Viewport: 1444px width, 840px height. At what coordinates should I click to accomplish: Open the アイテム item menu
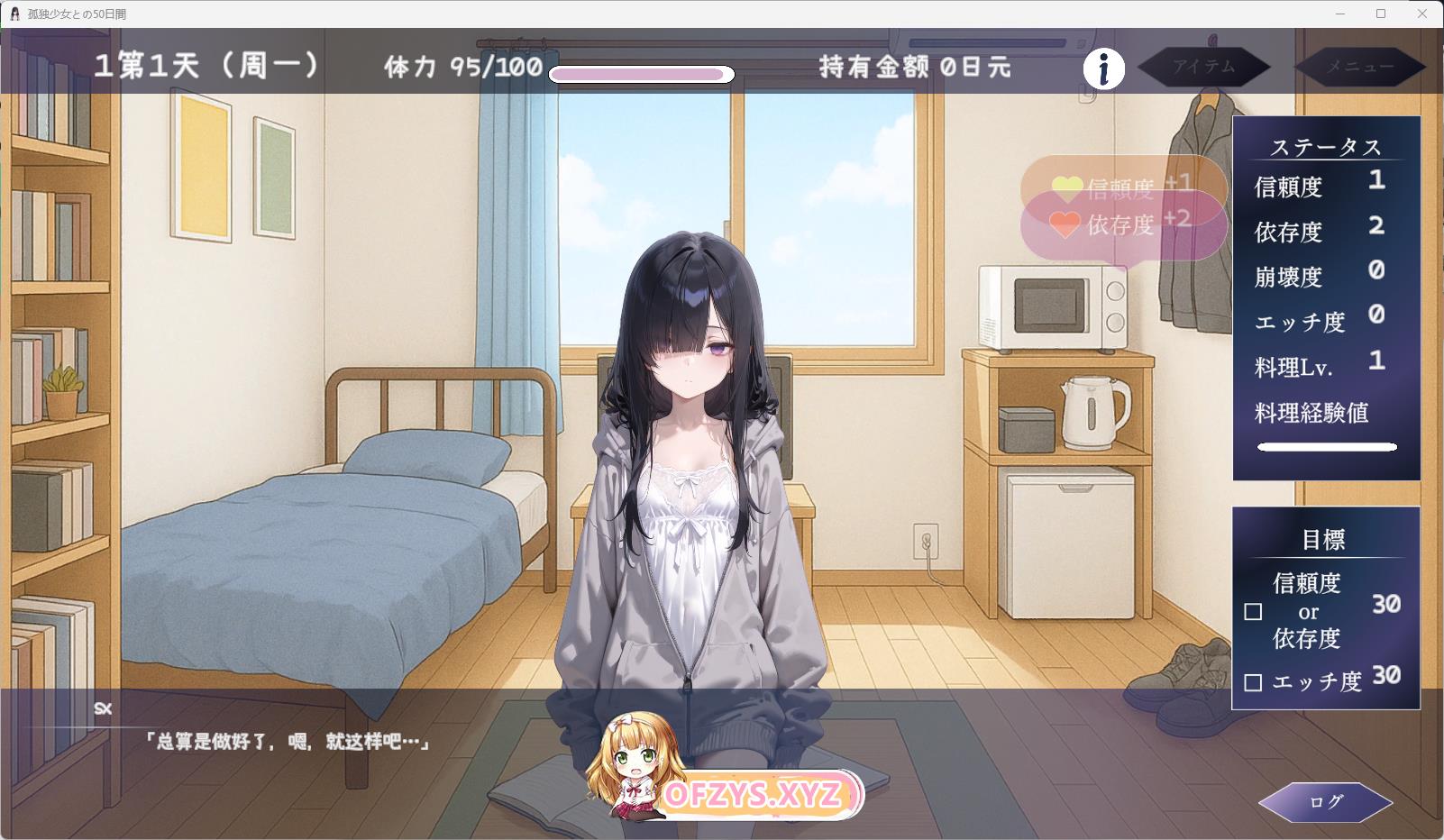click(x=1203, y=67)
